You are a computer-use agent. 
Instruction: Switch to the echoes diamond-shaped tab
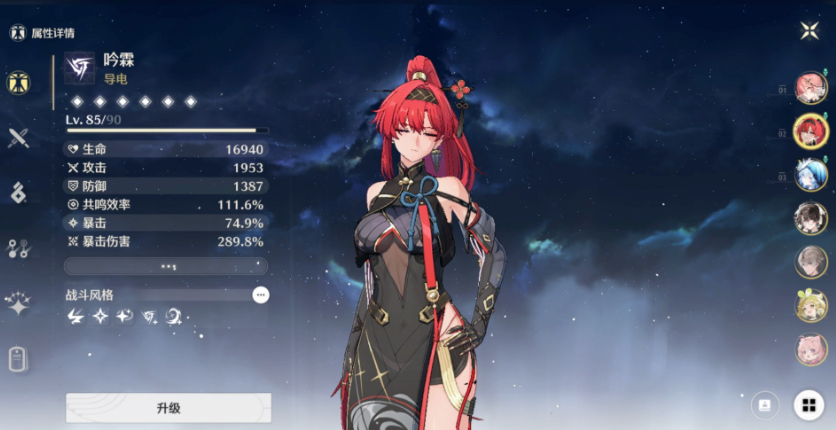pyautogui.click(x=17, y=193)
